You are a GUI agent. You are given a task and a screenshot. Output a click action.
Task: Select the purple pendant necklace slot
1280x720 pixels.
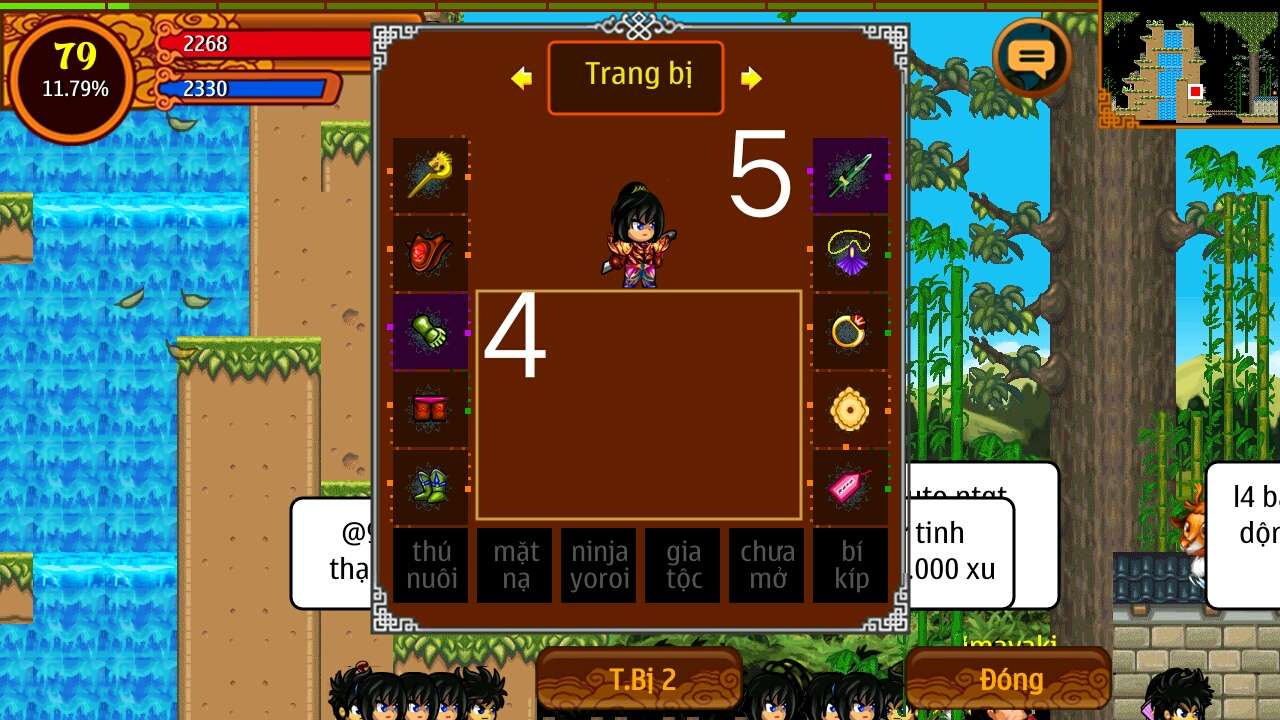(850, 254)
